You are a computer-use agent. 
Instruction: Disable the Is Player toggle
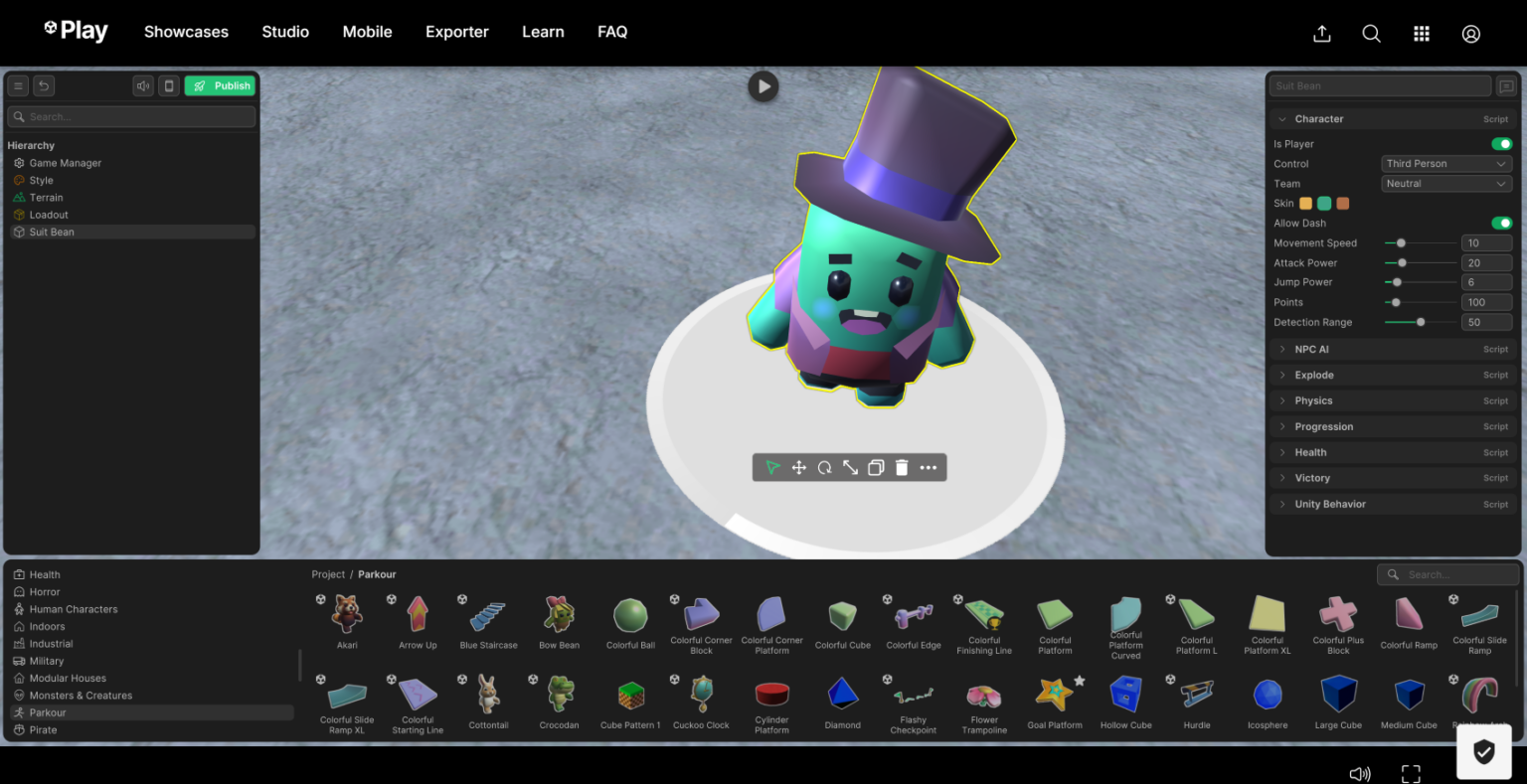(1501, 143)
